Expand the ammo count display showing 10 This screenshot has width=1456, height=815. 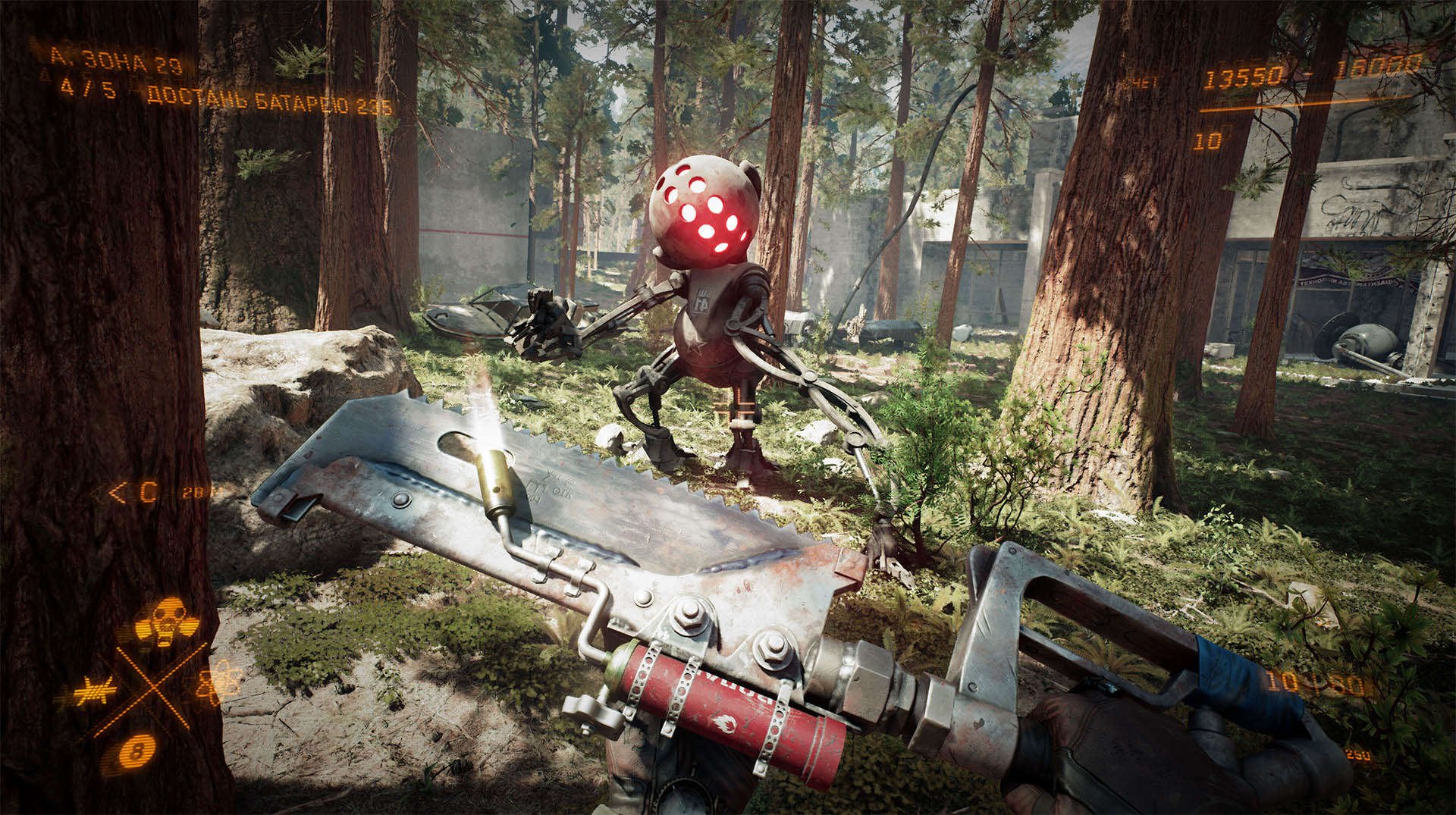(x=1207, y=140)
